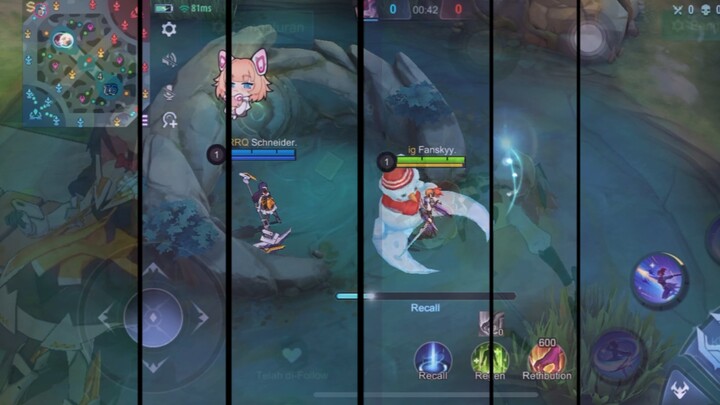Toggle the speaker sound icon
This screenshot has width=720, height=405.
tap(169, 60)
